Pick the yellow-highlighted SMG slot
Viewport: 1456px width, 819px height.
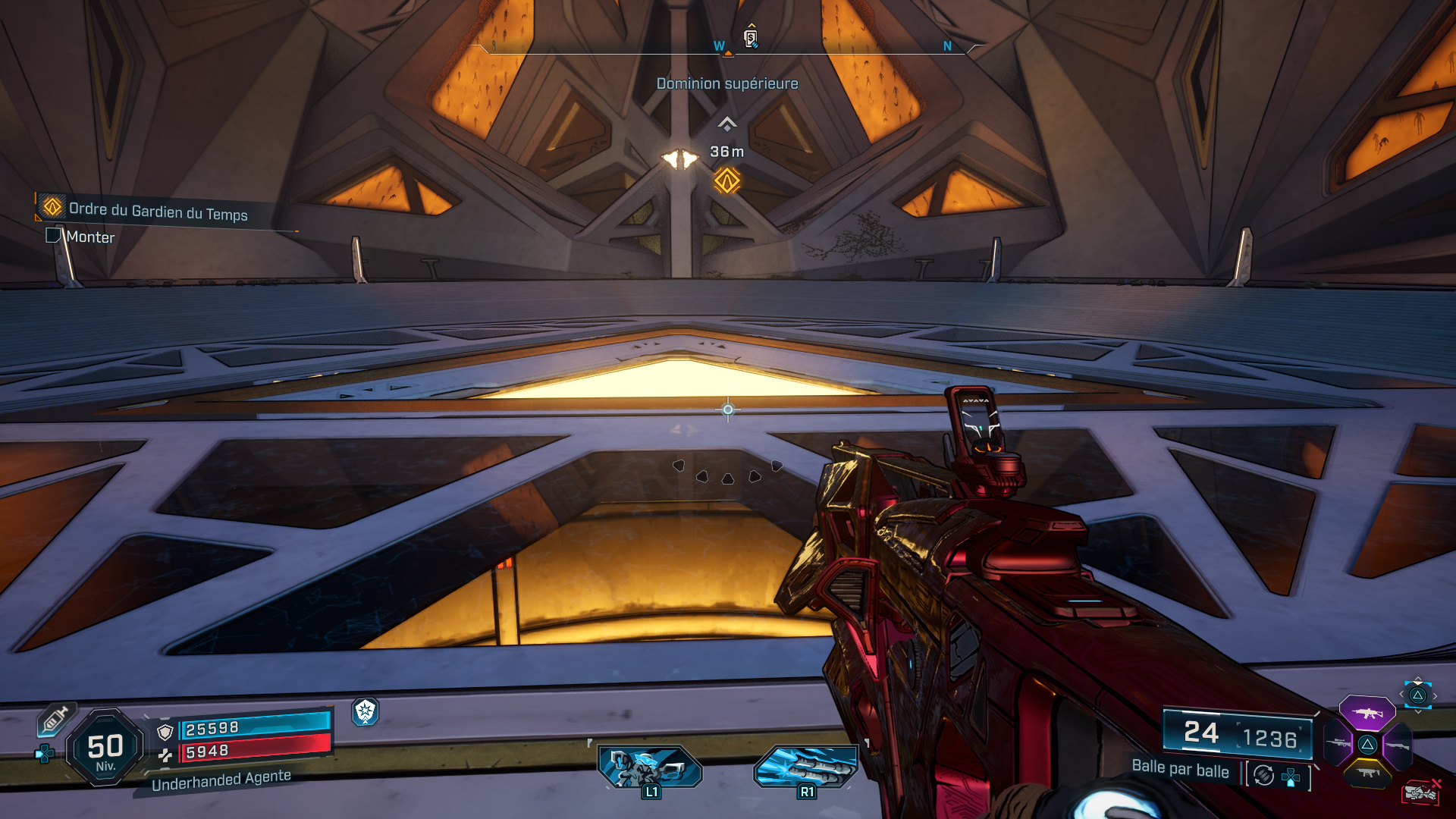[x=1369, y=773]
